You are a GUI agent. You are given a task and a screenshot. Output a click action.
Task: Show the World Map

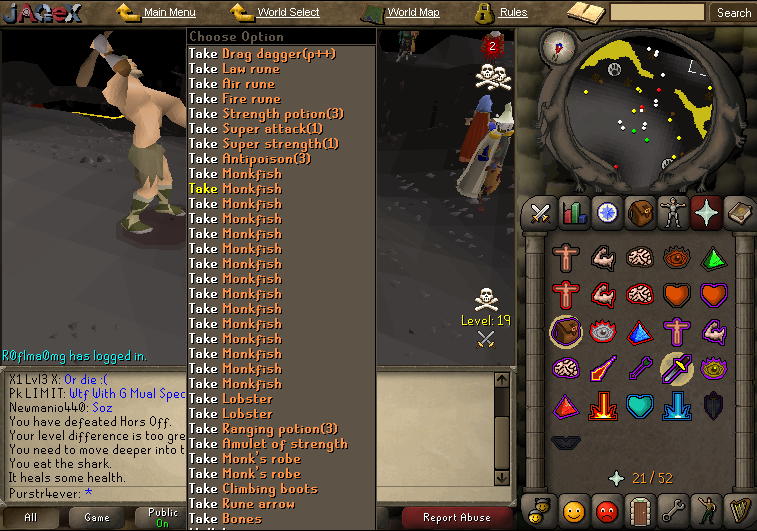[x=412, y=13]
